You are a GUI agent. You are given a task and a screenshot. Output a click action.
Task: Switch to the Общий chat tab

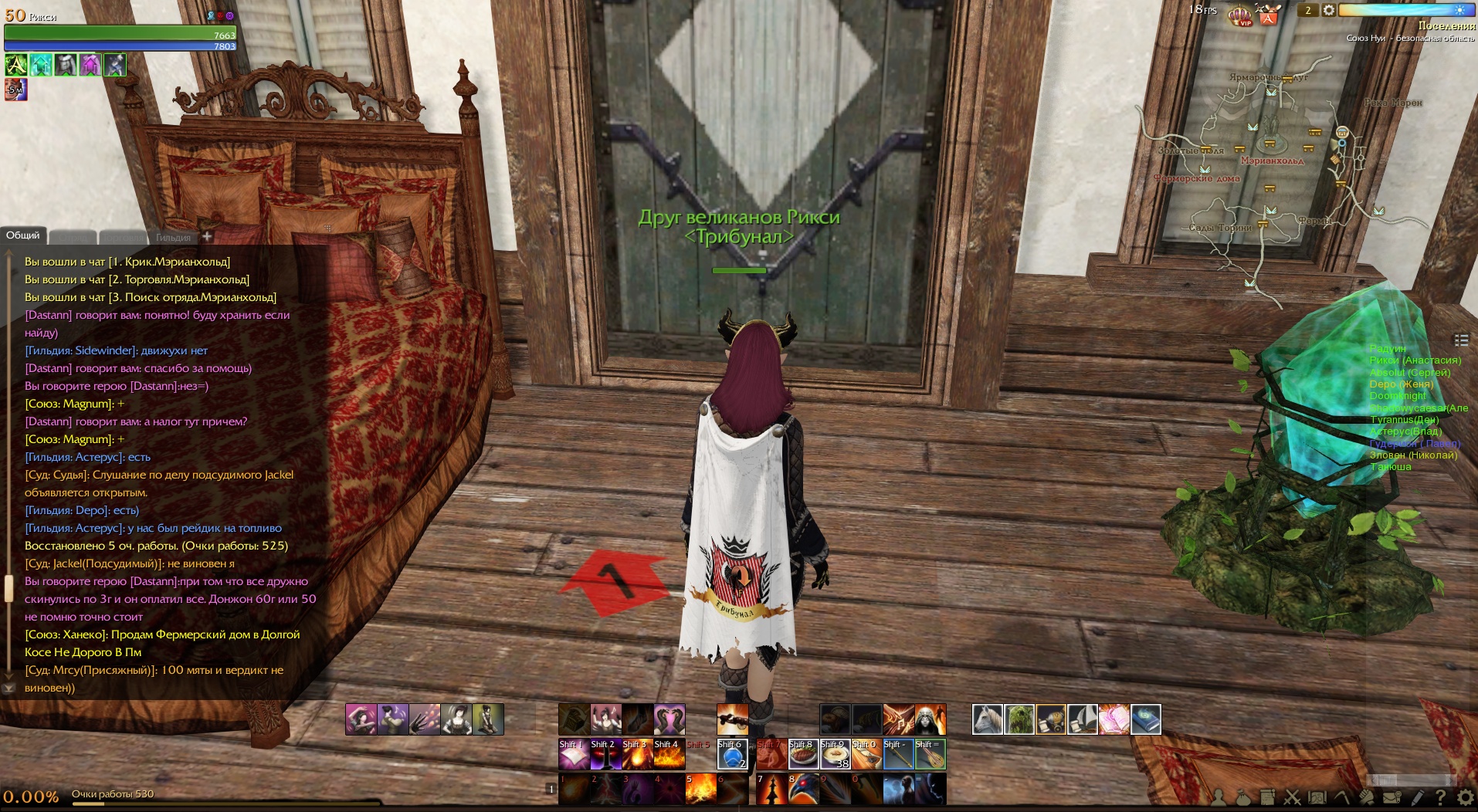coord(23,235)
